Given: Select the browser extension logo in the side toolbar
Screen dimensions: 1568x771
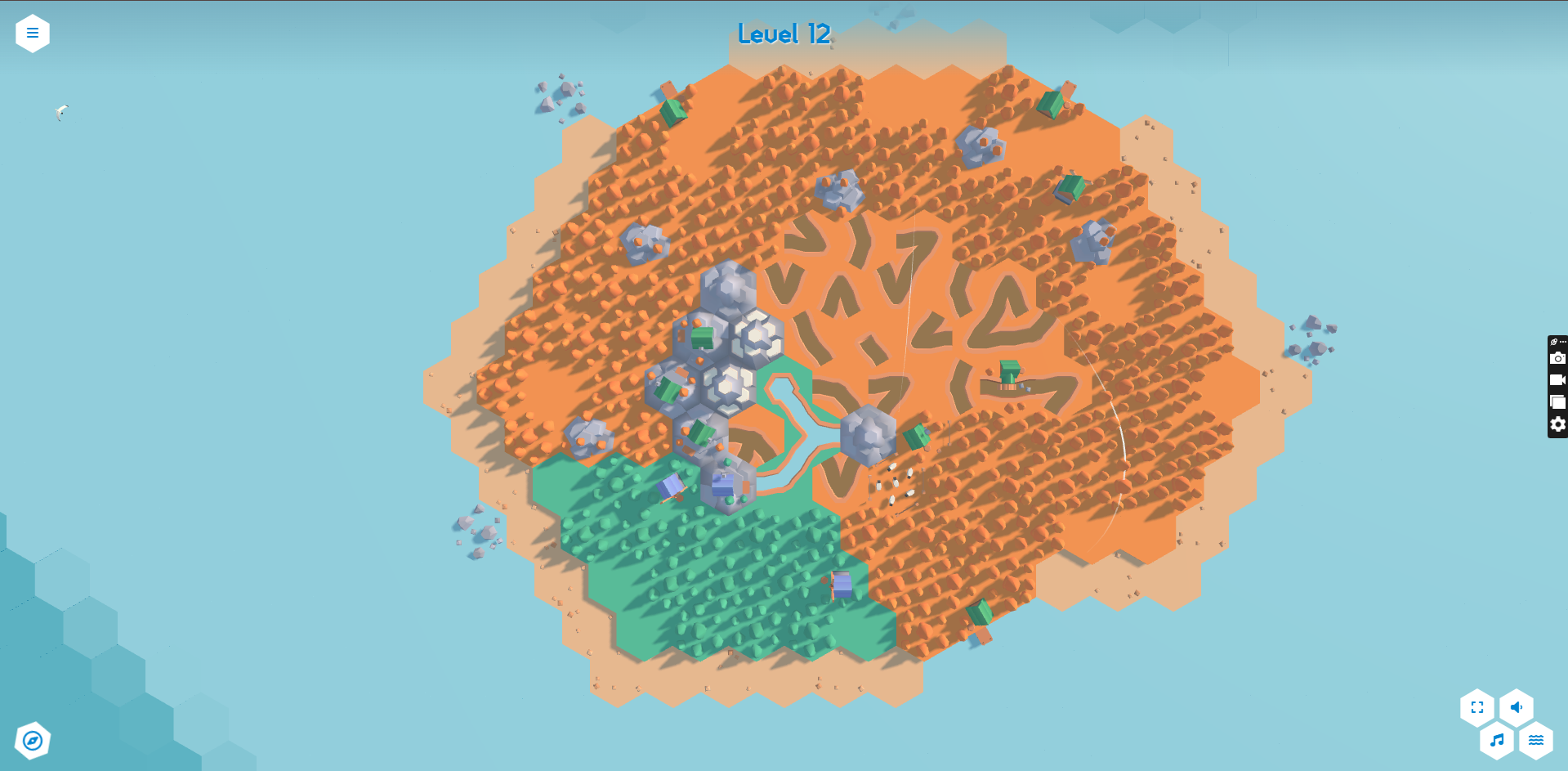Looking at the screenshot, I should click(1552, 342).
